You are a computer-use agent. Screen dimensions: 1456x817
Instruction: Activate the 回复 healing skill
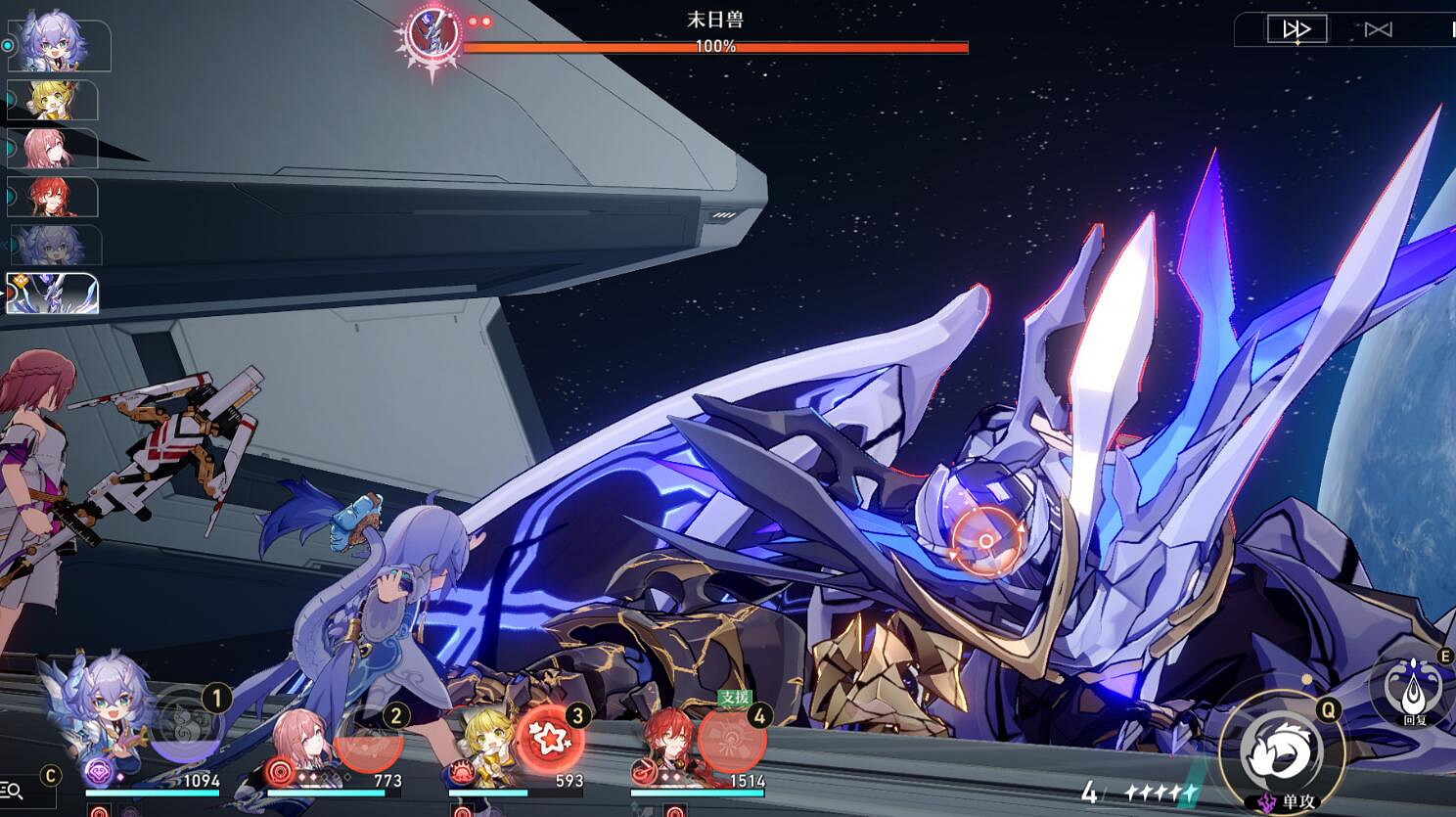(1415, 690)
